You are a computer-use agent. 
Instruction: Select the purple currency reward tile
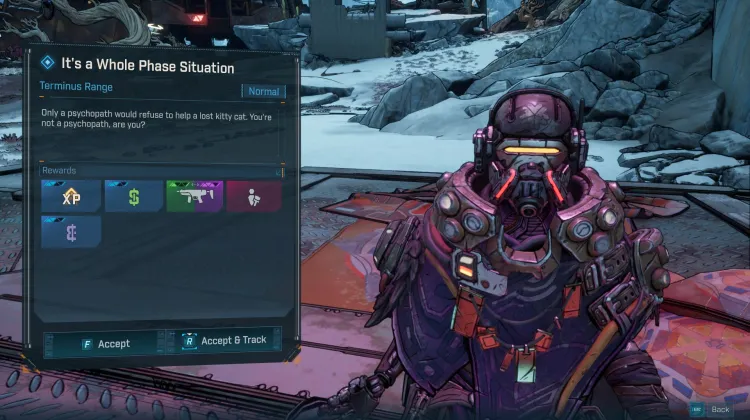point(71,233)
